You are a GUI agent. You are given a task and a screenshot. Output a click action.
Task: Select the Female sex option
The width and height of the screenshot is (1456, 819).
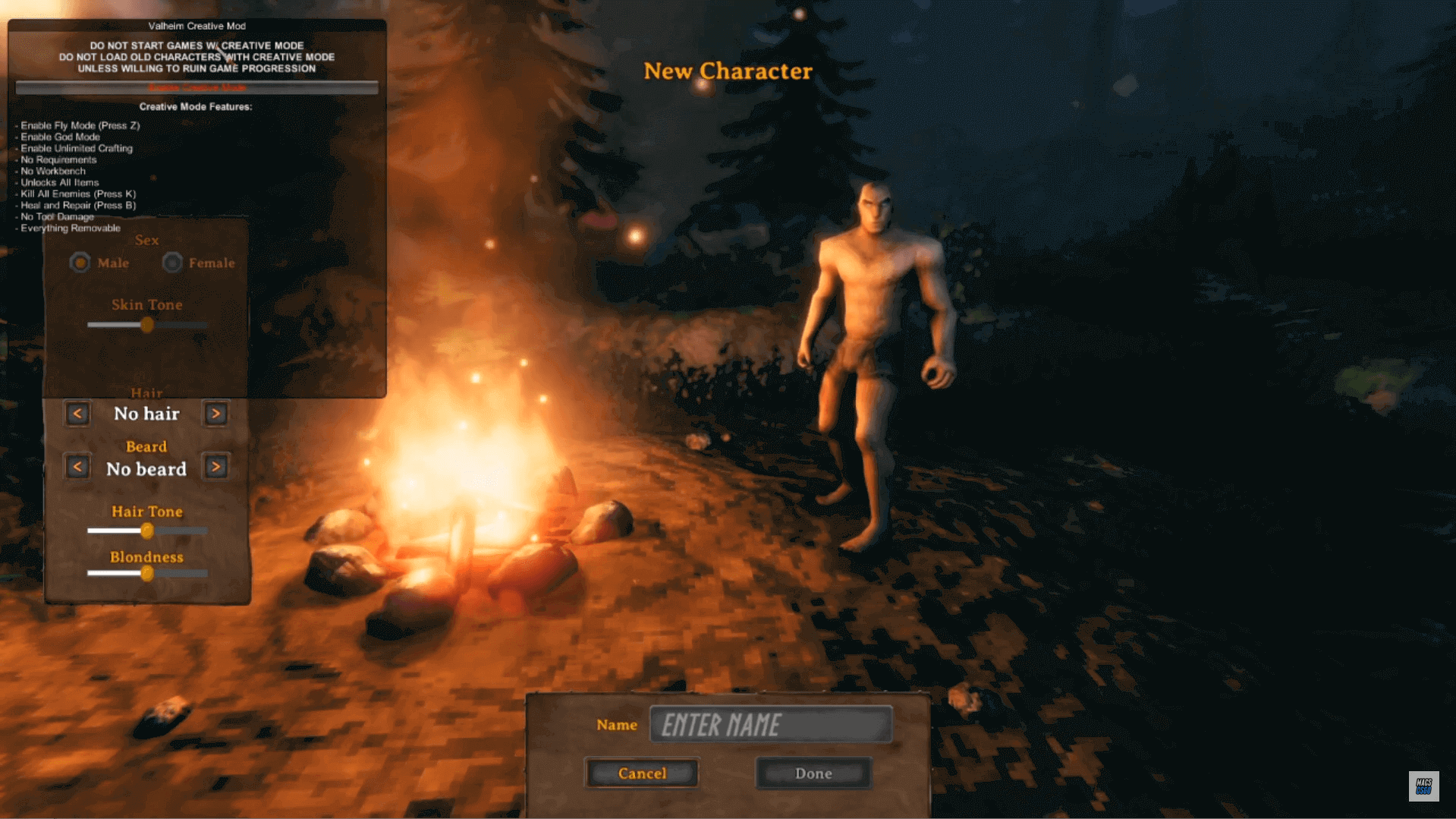pyautogui.click(x=172, y=263)
